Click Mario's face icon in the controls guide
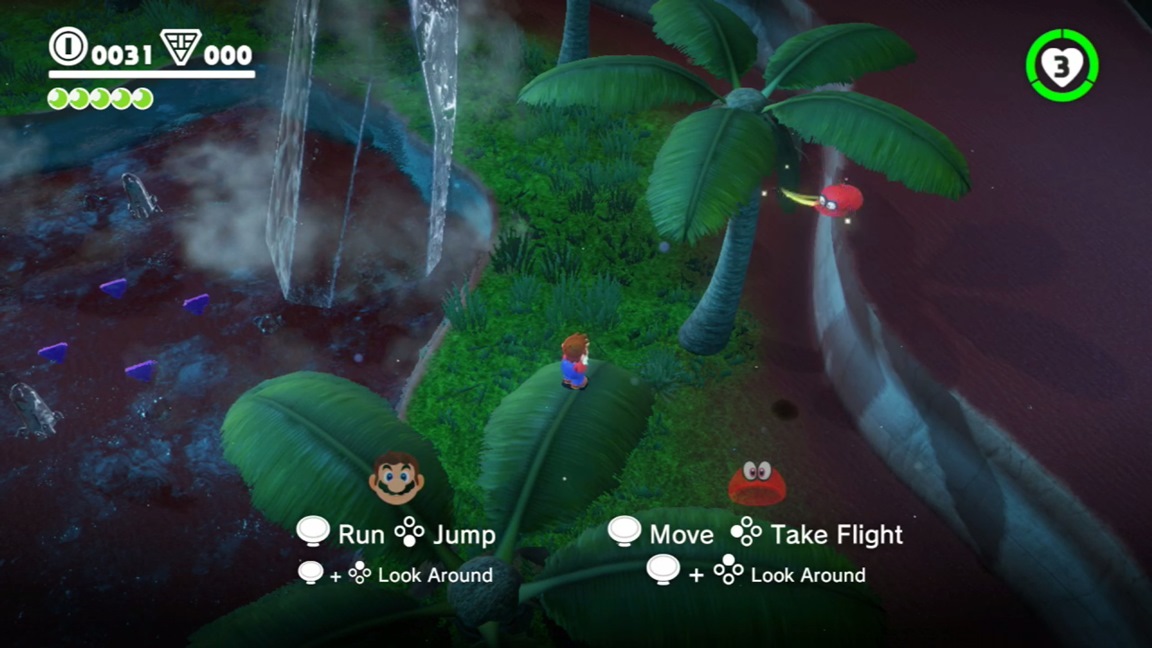This screenshot has height=648, width=1152. [396, 478]
